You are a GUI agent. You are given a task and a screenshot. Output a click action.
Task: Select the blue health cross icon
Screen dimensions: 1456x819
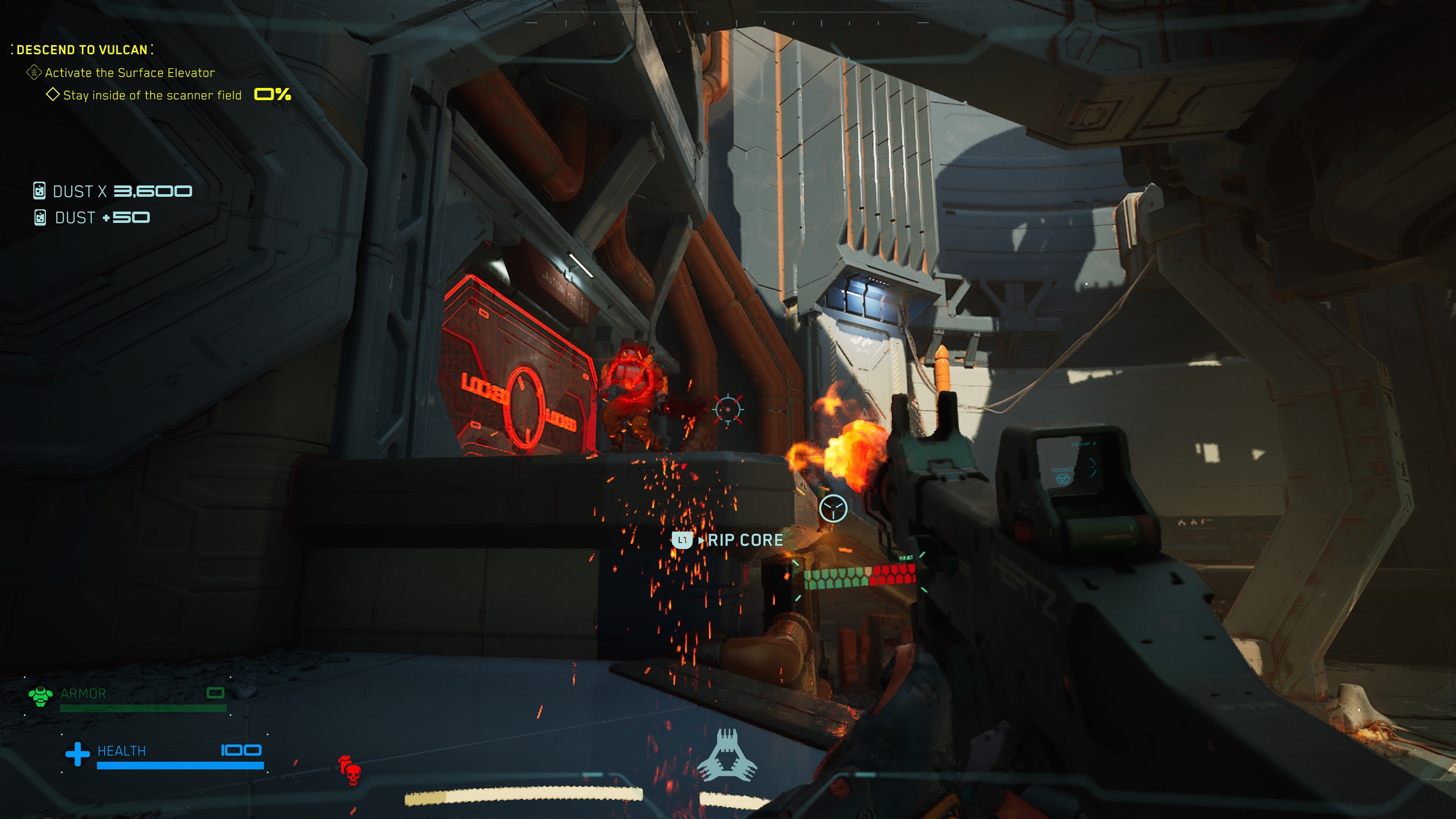[77, 753]
